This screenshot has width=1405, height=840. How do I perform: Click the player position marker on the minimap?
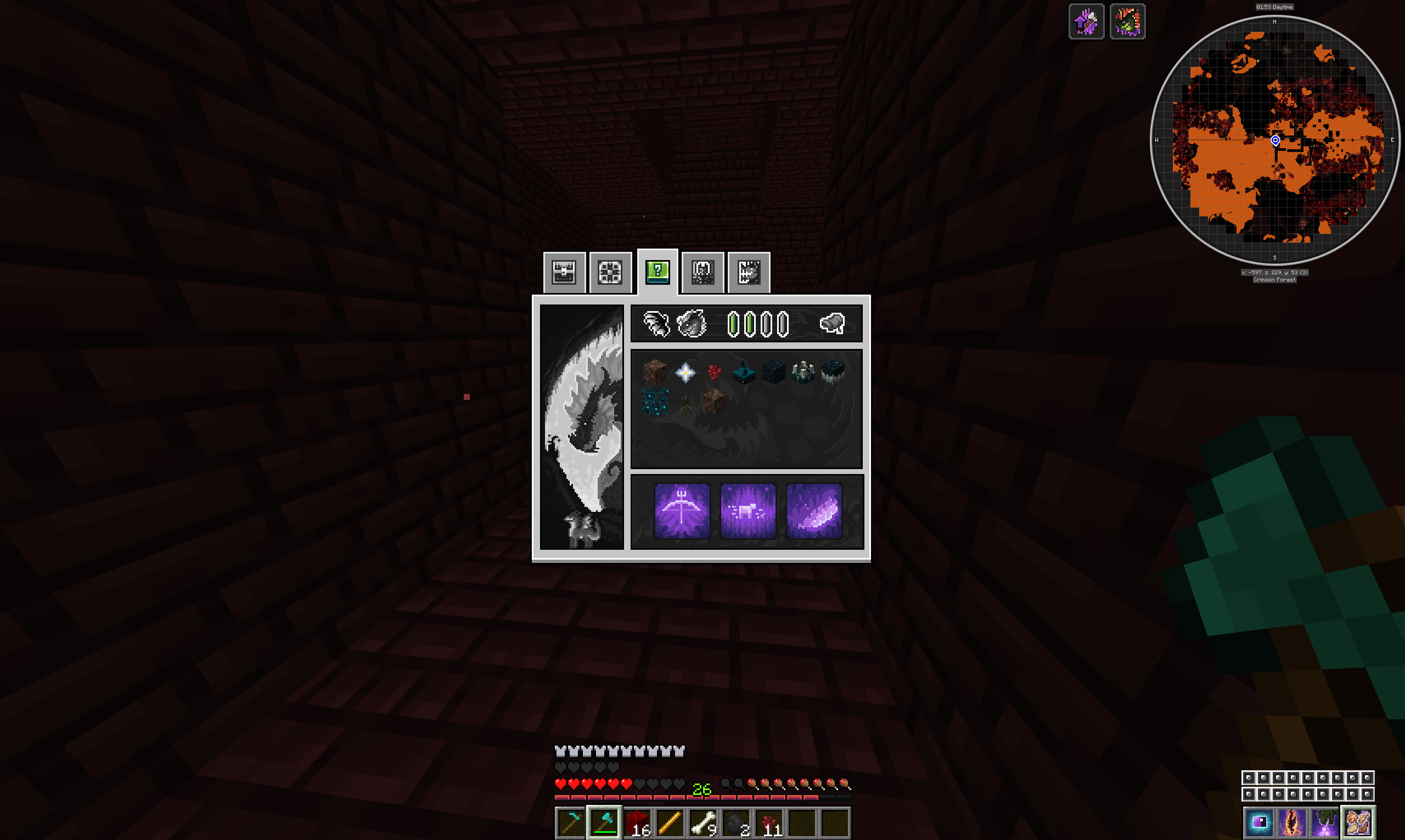1275,142
